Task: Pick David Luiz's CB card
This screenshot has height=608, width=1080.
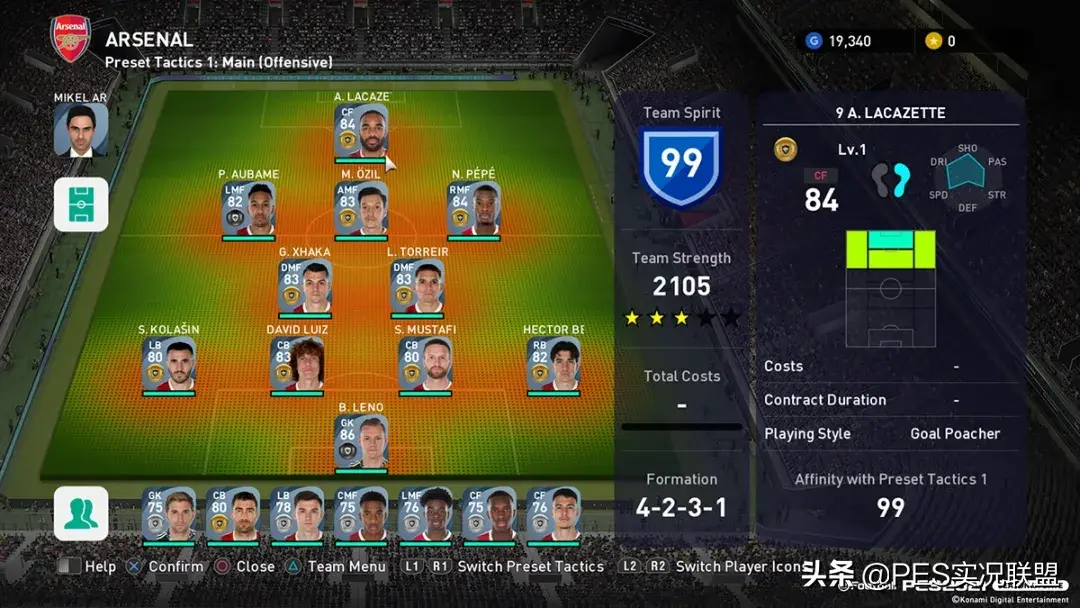Action: click(x=297, y=364)
